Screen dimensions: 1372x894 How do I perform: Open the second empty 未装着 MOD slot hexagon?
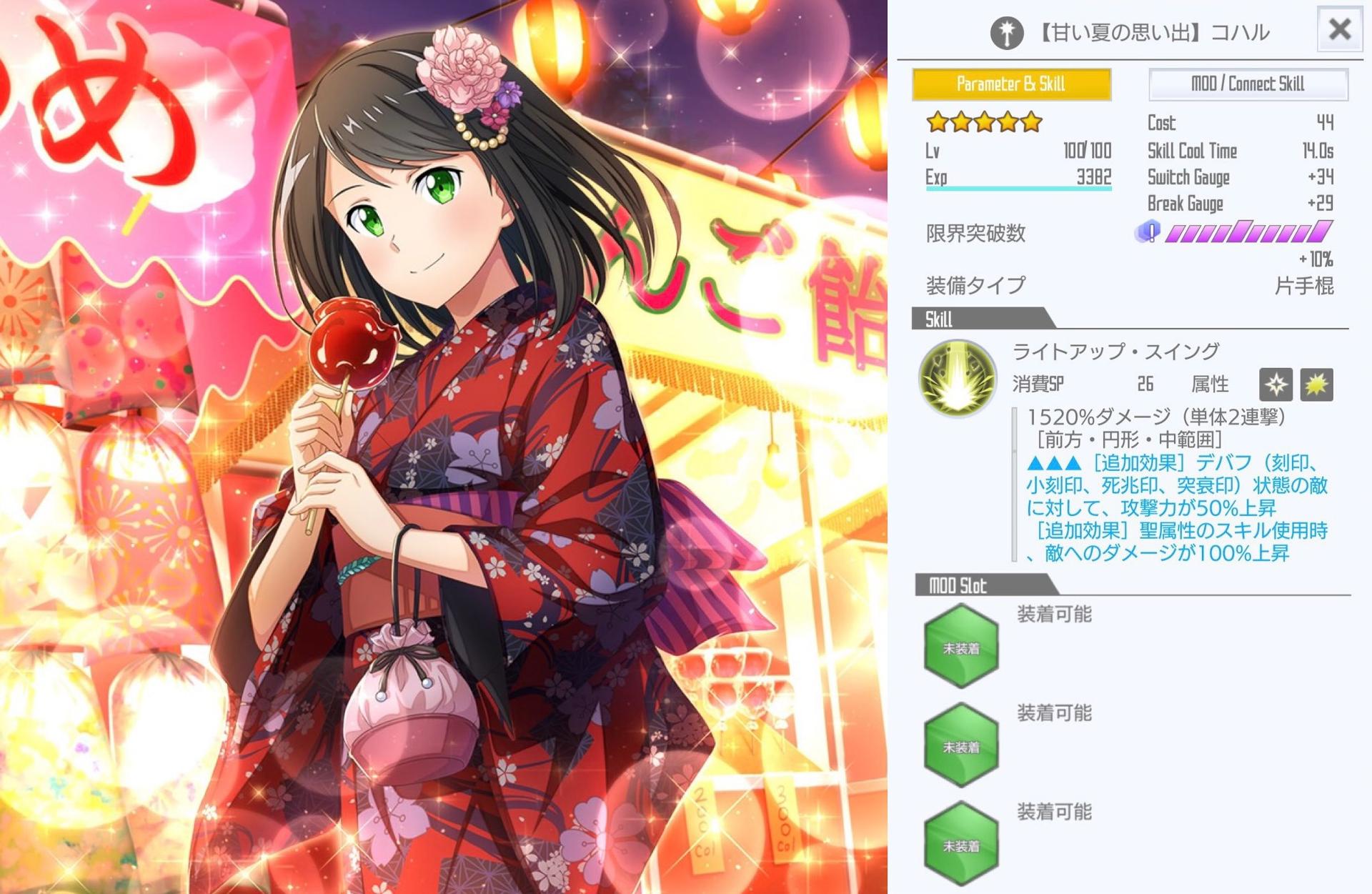tap(961, 741)
